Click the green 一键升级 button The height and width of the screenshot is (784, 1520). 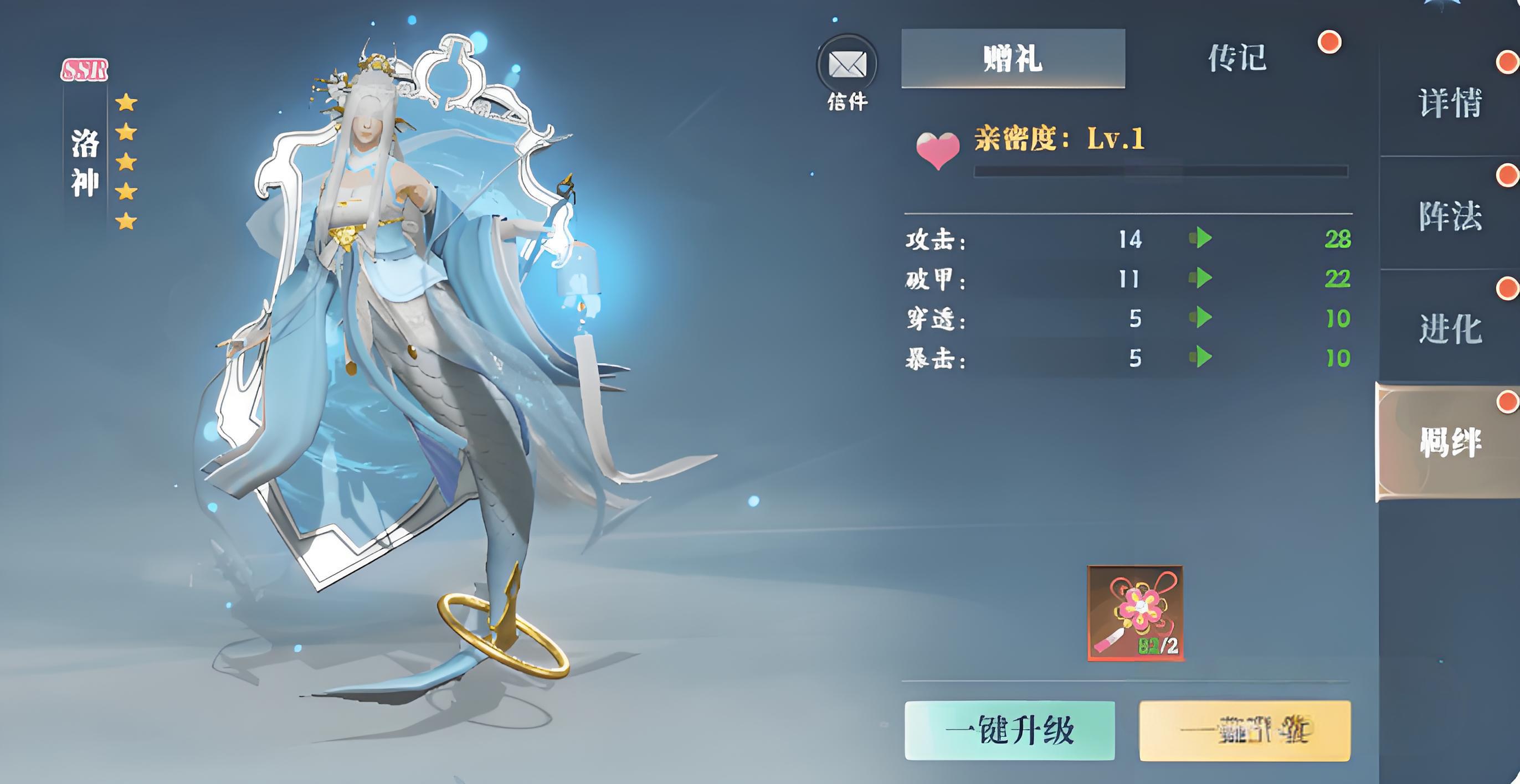pos(1010,730)
